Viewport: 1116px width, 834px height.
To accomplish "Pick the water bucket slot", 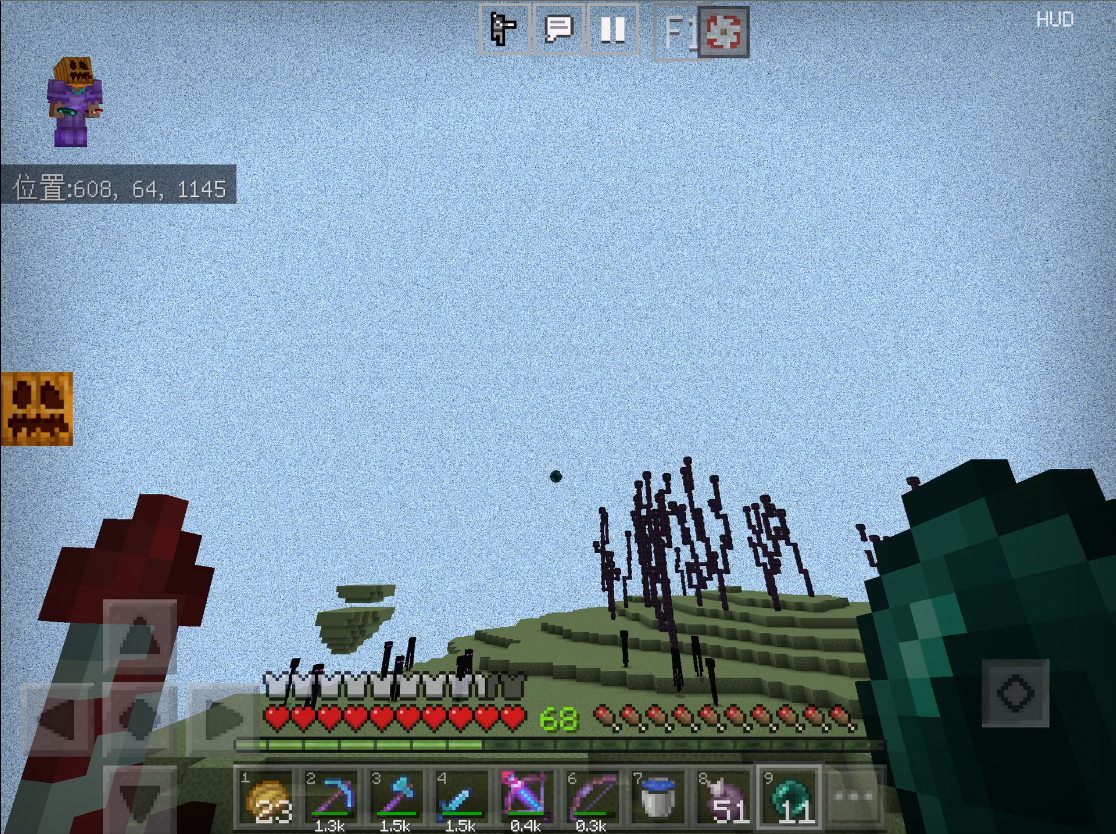I will click(x=657, y=797).
